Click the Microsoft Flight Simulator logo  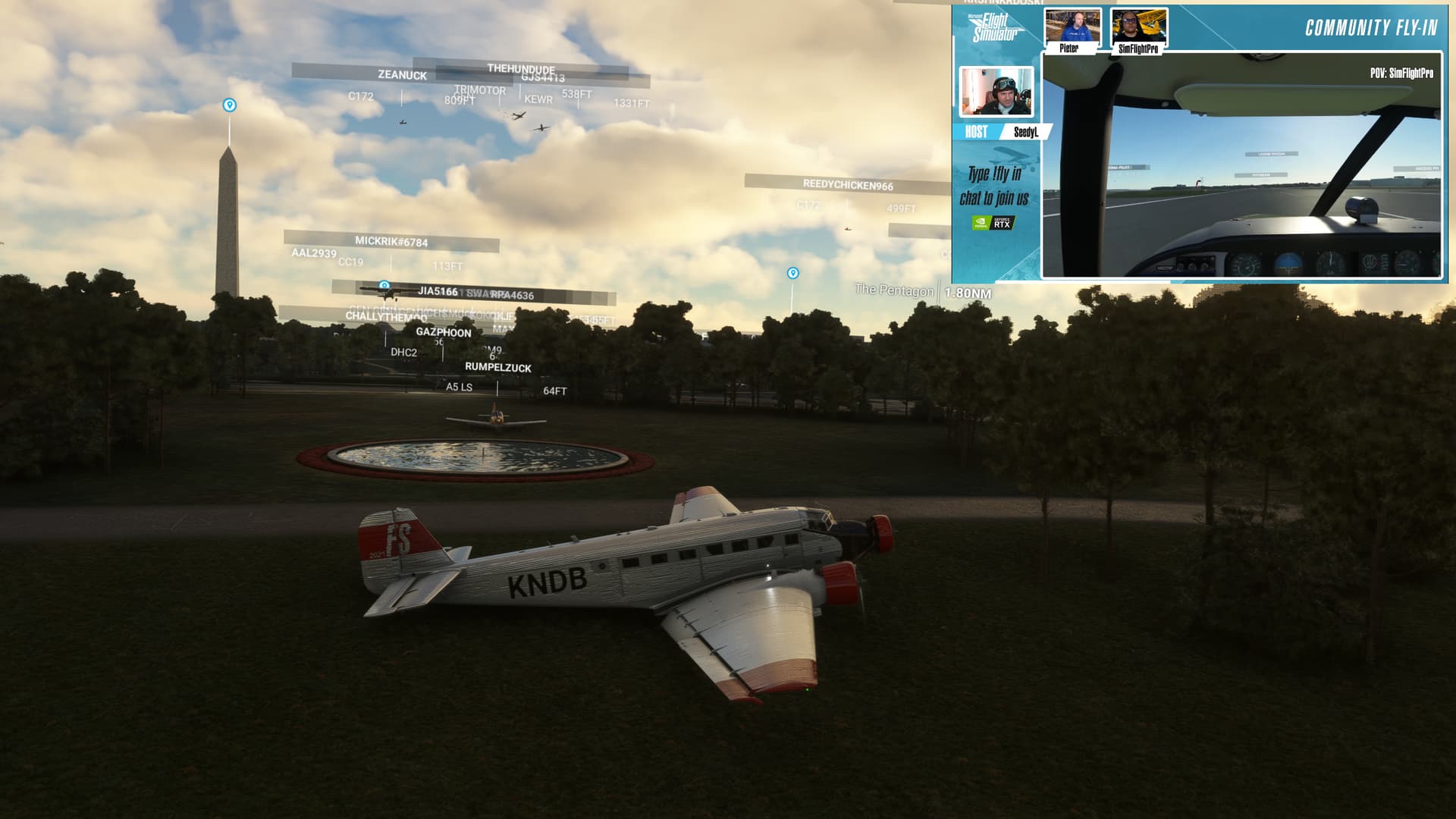pos(993,29)
